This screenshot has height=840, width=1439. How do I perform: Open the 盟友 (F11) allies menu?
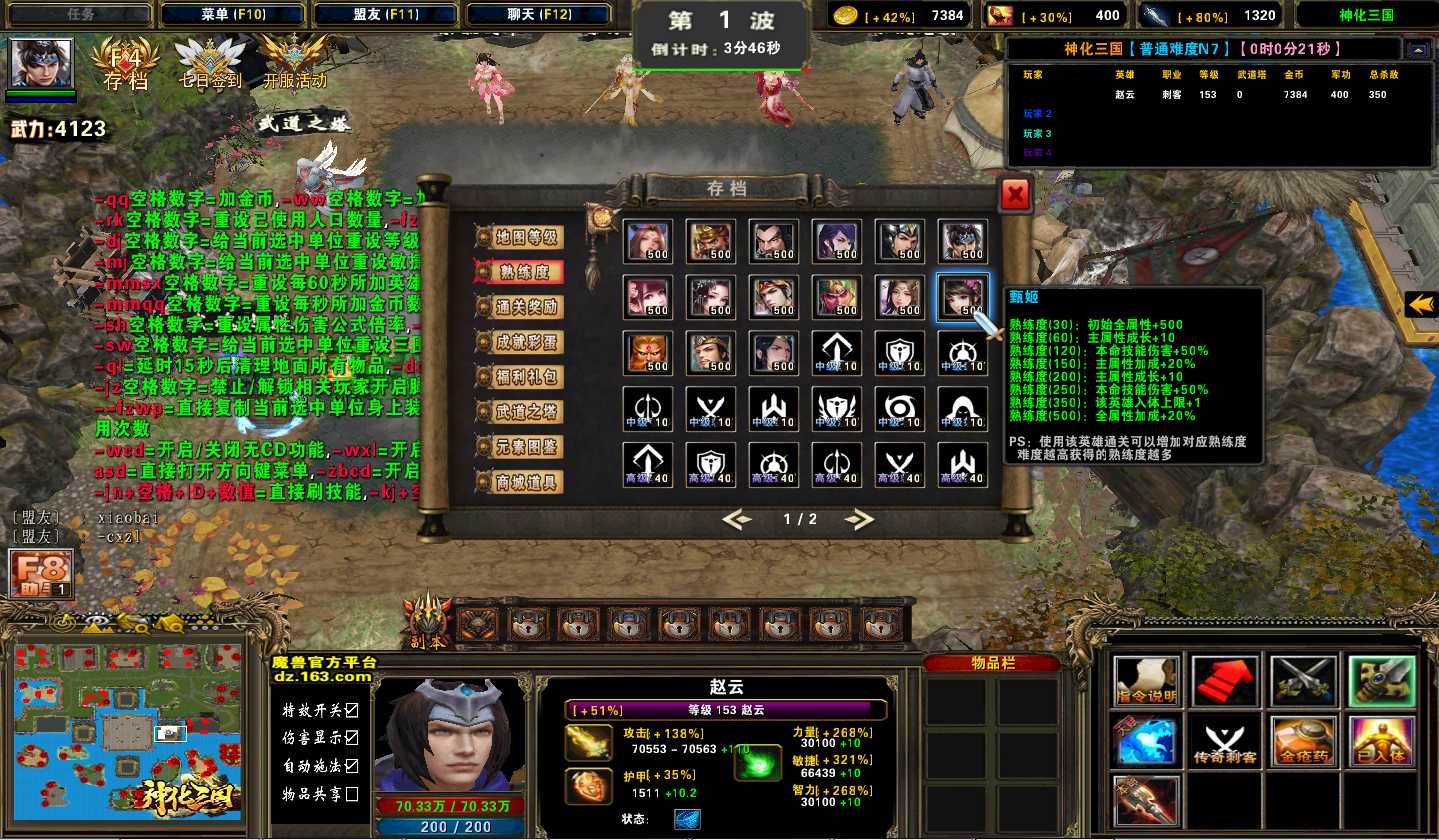click(x=386, y=15)
